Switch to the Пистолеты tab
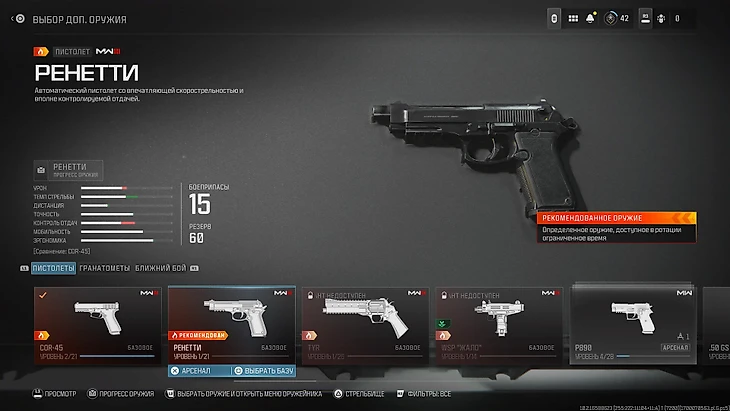The height and width of the screenshot is (411, 730). point(53,268)
